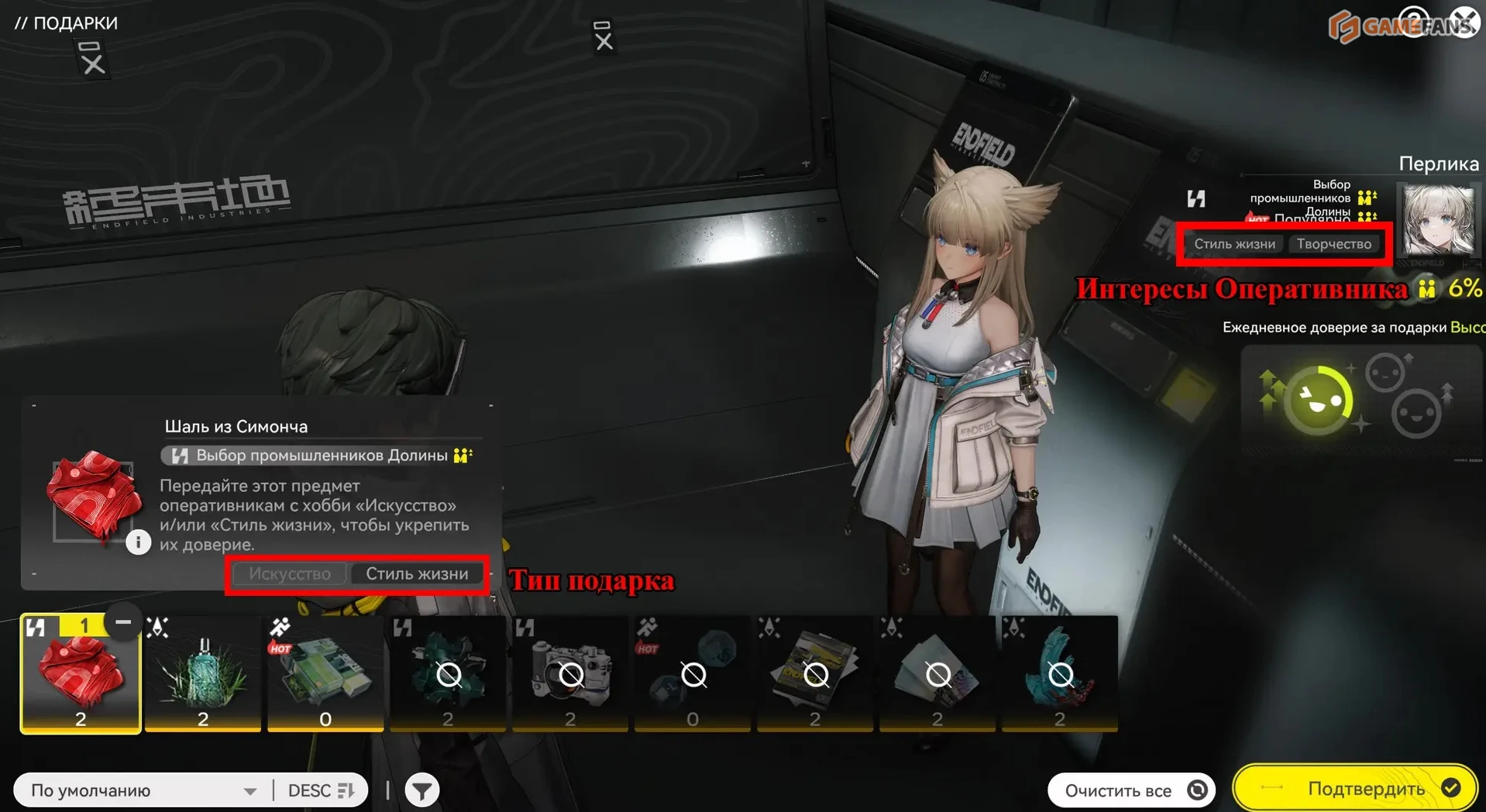Open the gift filter funnel button
Viewport: 1486px width, 812px height.
pyautogui.click(x=422, y=790)
